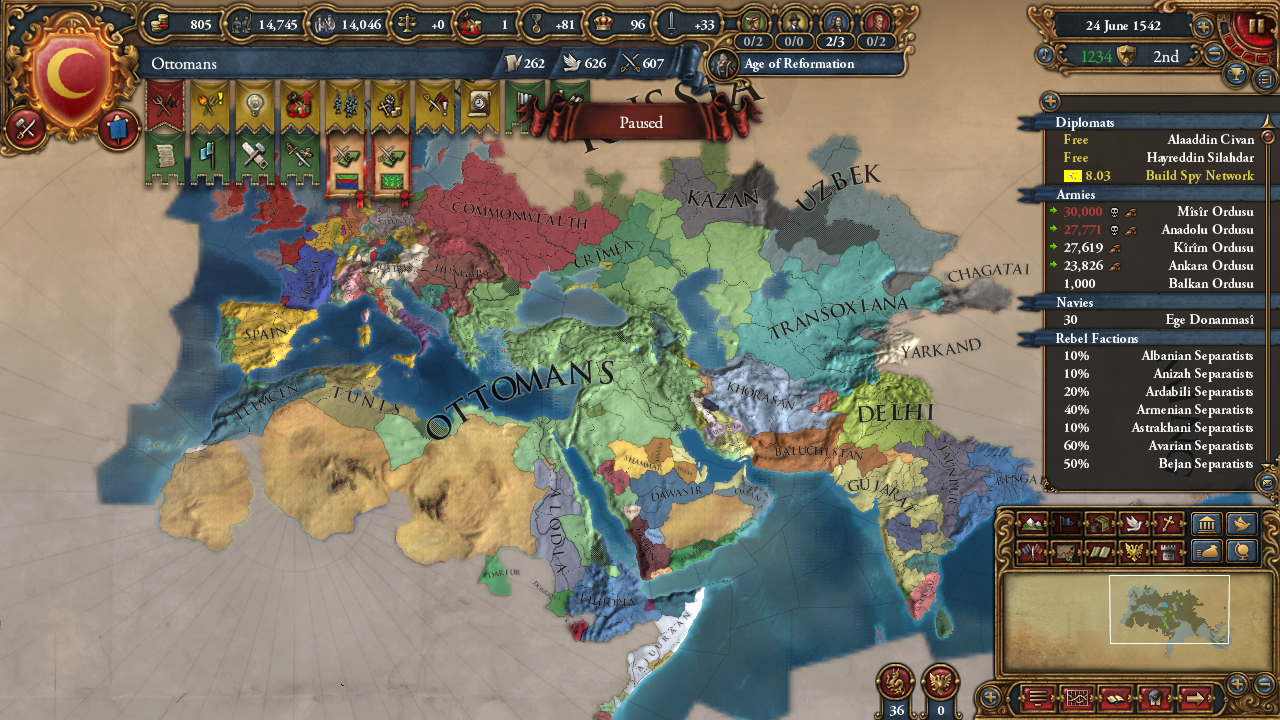Open the economy bank icon panel
The height and width of the screenshot is (720, 1280).
tap(1207, 523)
